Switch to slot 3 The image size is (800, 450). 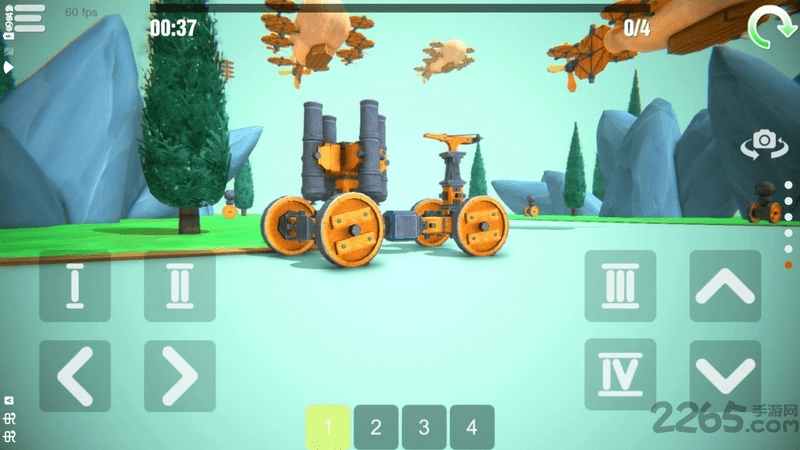click(424, 427)
